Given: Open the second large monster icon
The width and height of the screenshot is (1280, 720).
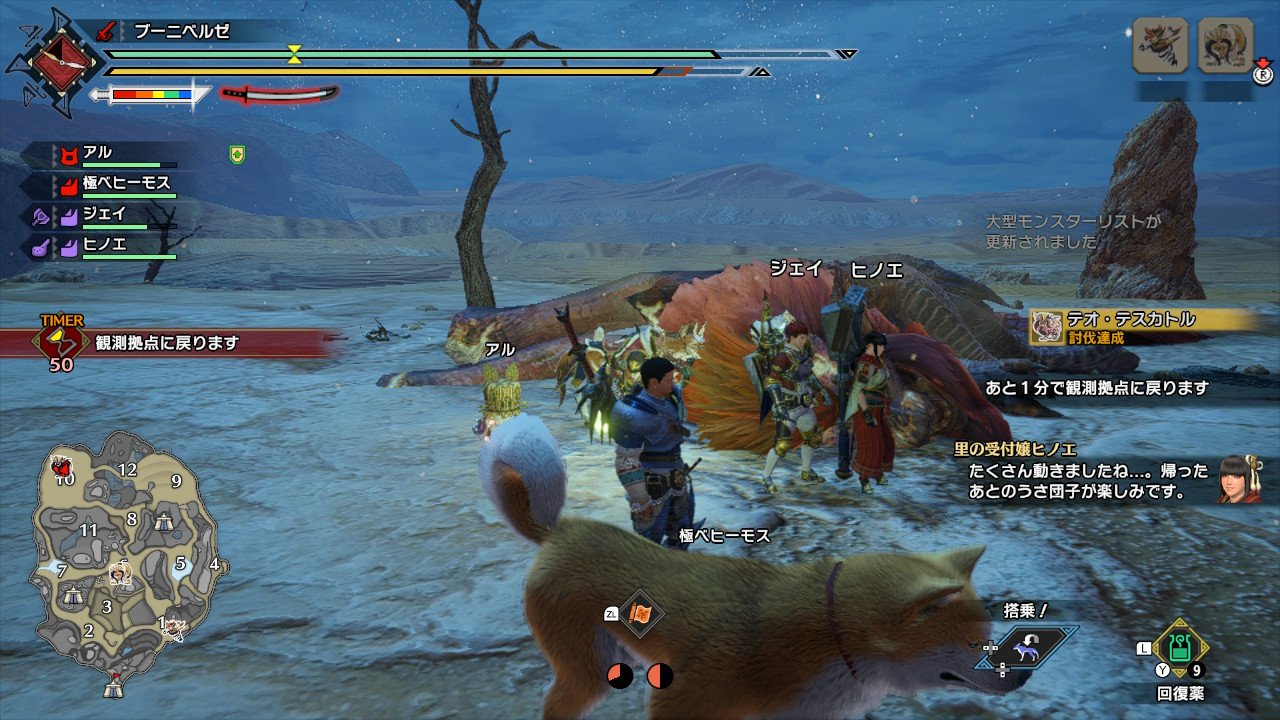Looking at the screenshot, I should (x=1225, y=45).
